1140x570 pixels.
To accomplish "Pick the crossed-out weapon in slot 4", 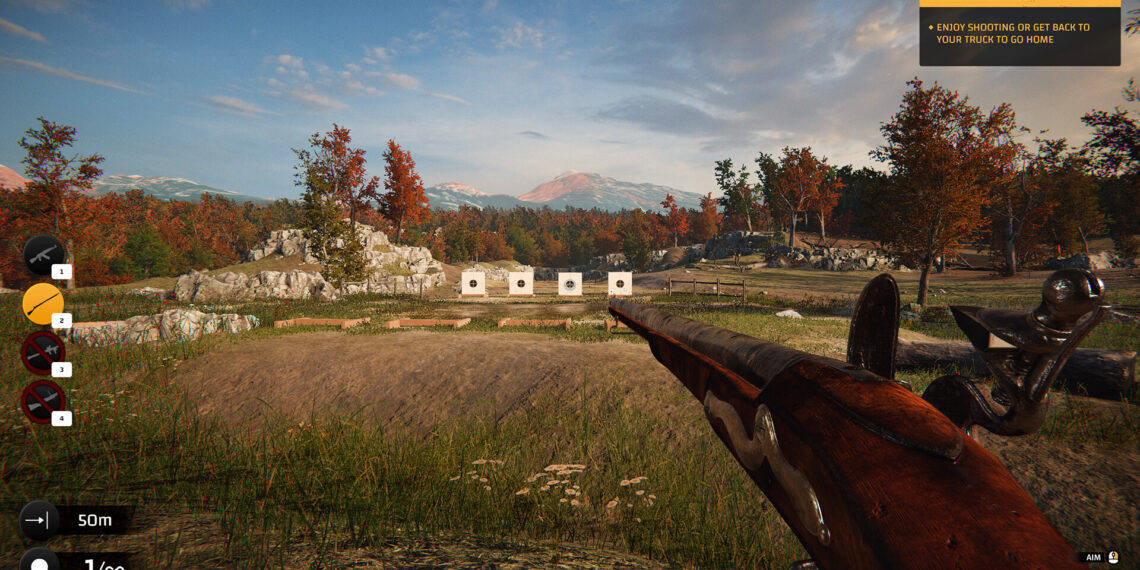I will pyautogui.click(x=43, y=401).
